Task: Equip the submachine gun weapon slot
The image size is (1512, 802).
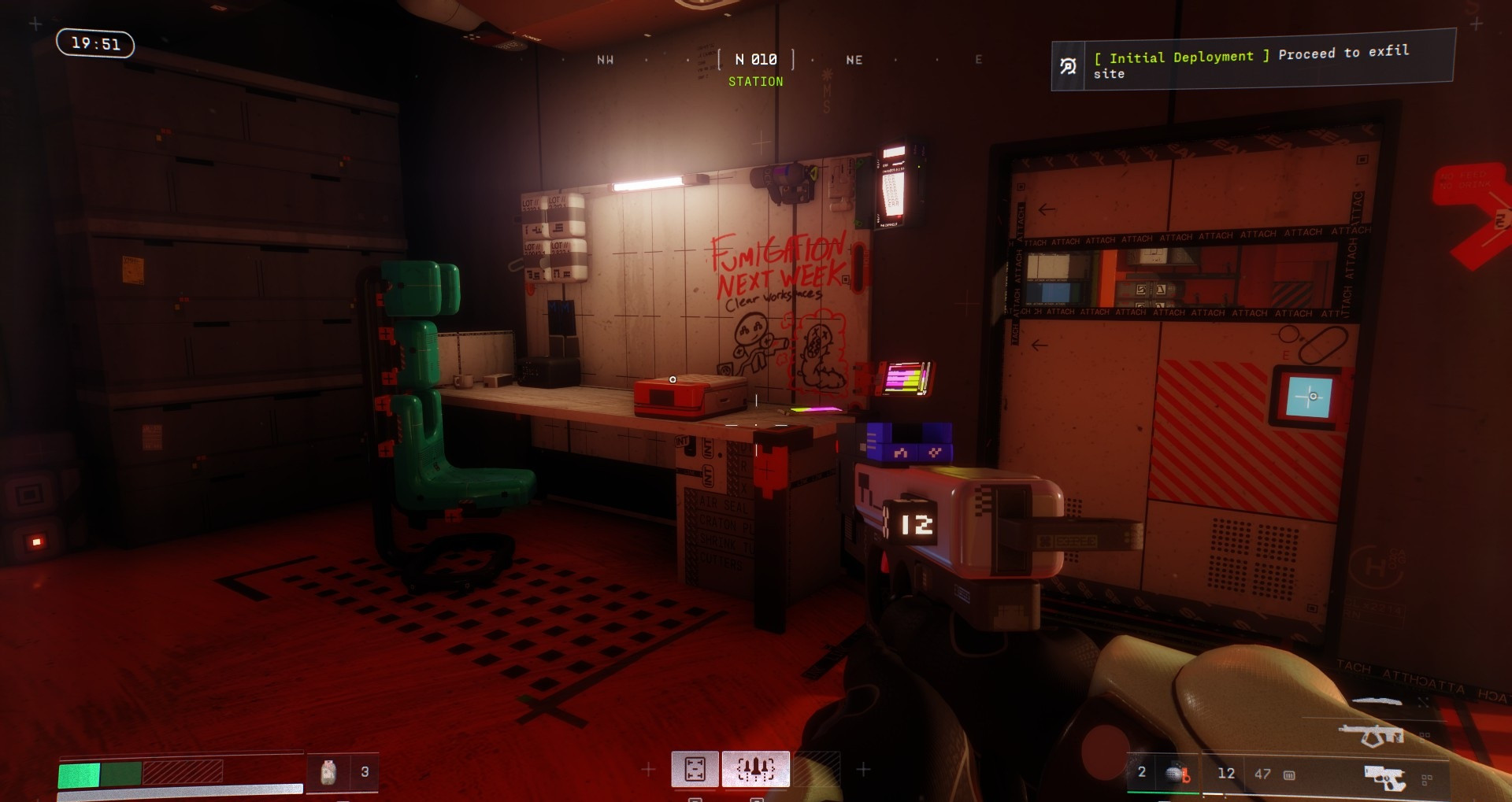Action: point(1371,735)
